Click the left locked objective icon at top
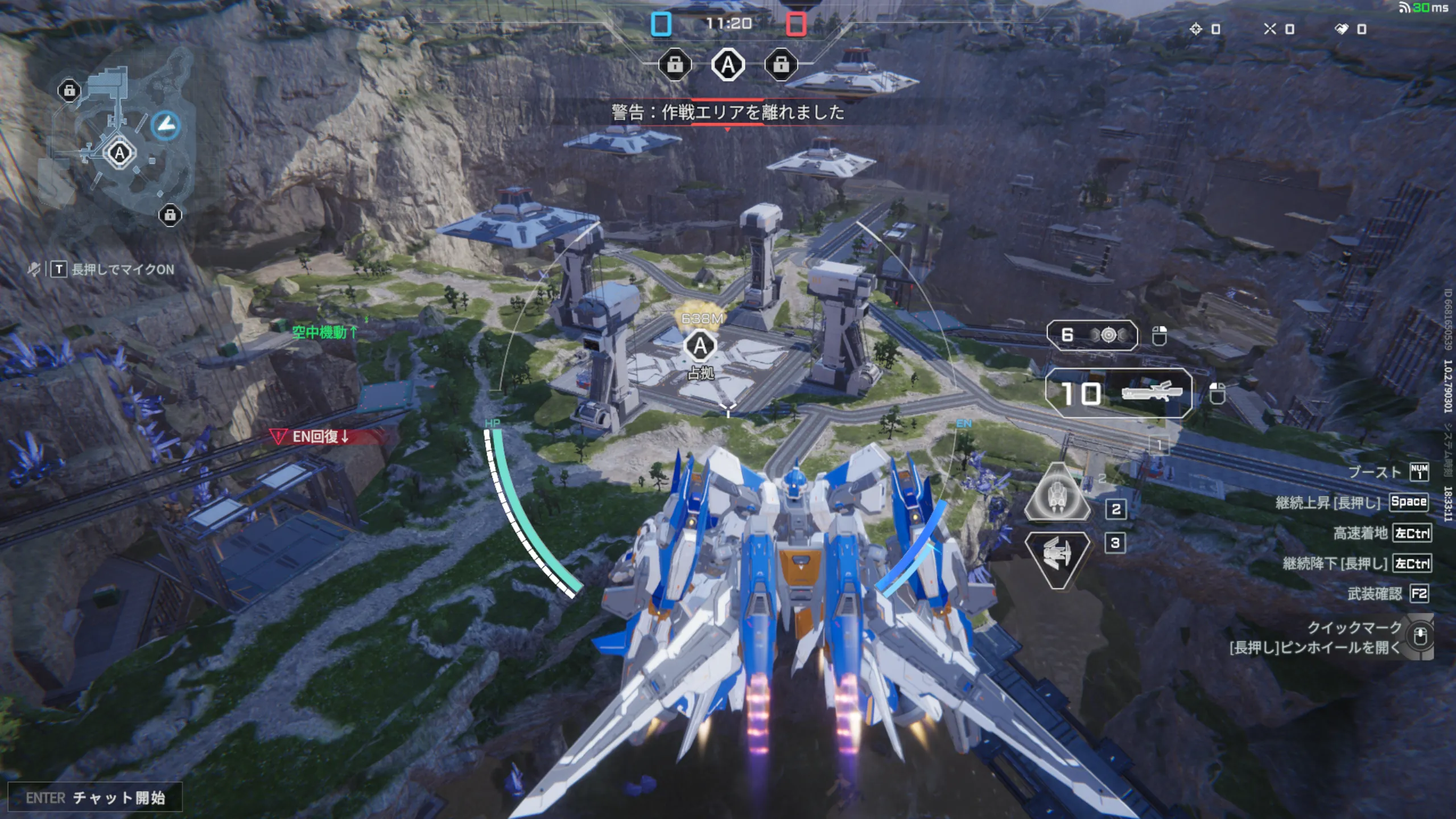The width and height of the screenshot is (1456, 819). (x=675, y=65)
